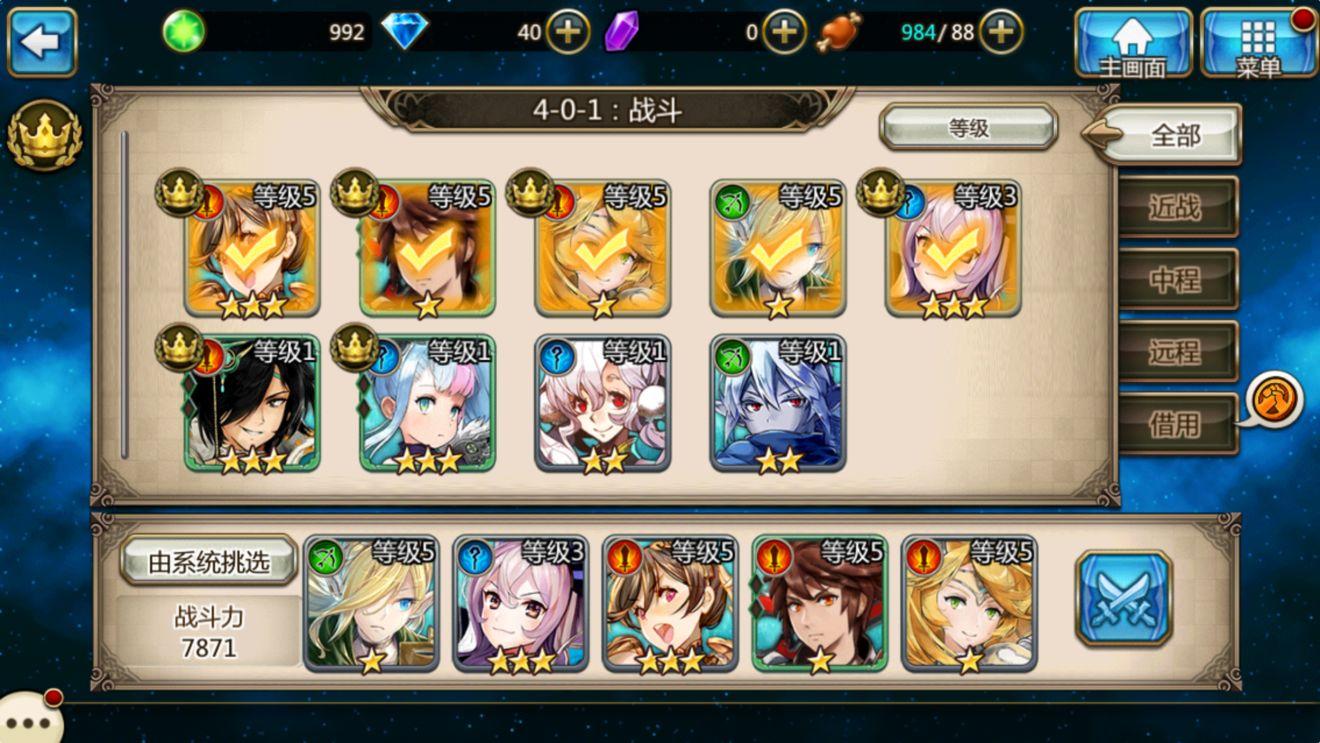Select the white-haired red-eyed level 1 hero

click(602, 405)
